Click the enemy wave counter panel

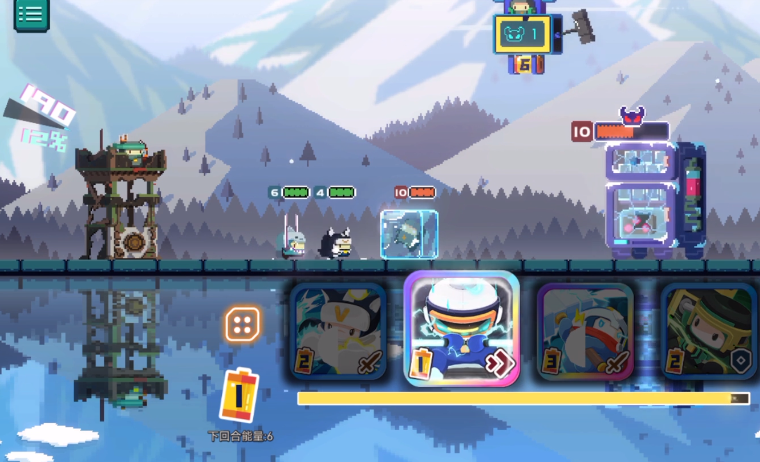[x=521, y=35]
